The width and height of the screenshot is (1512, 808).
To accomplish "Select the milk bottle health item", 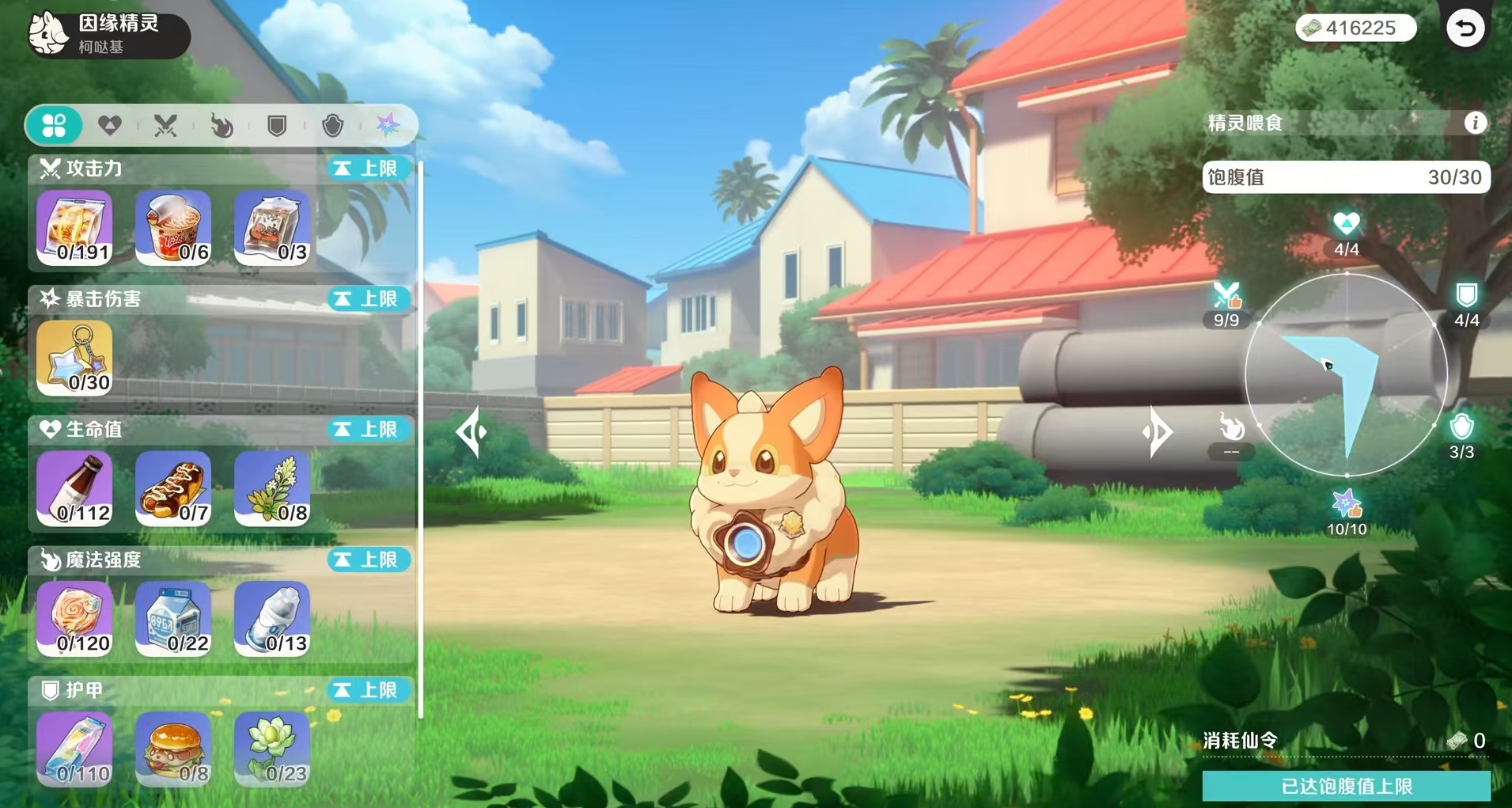I will coord(74,488).
